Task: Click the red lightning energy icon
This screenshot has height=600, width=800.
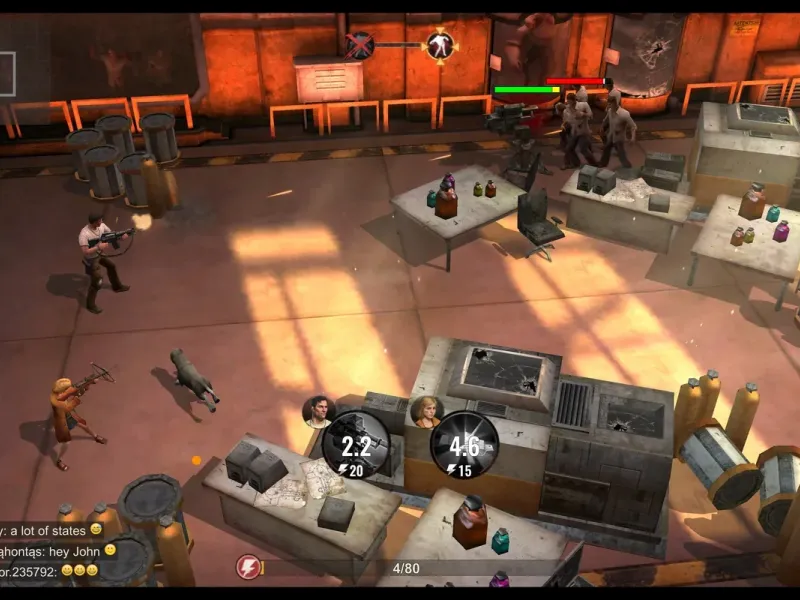Action: (x=248, y=568)
